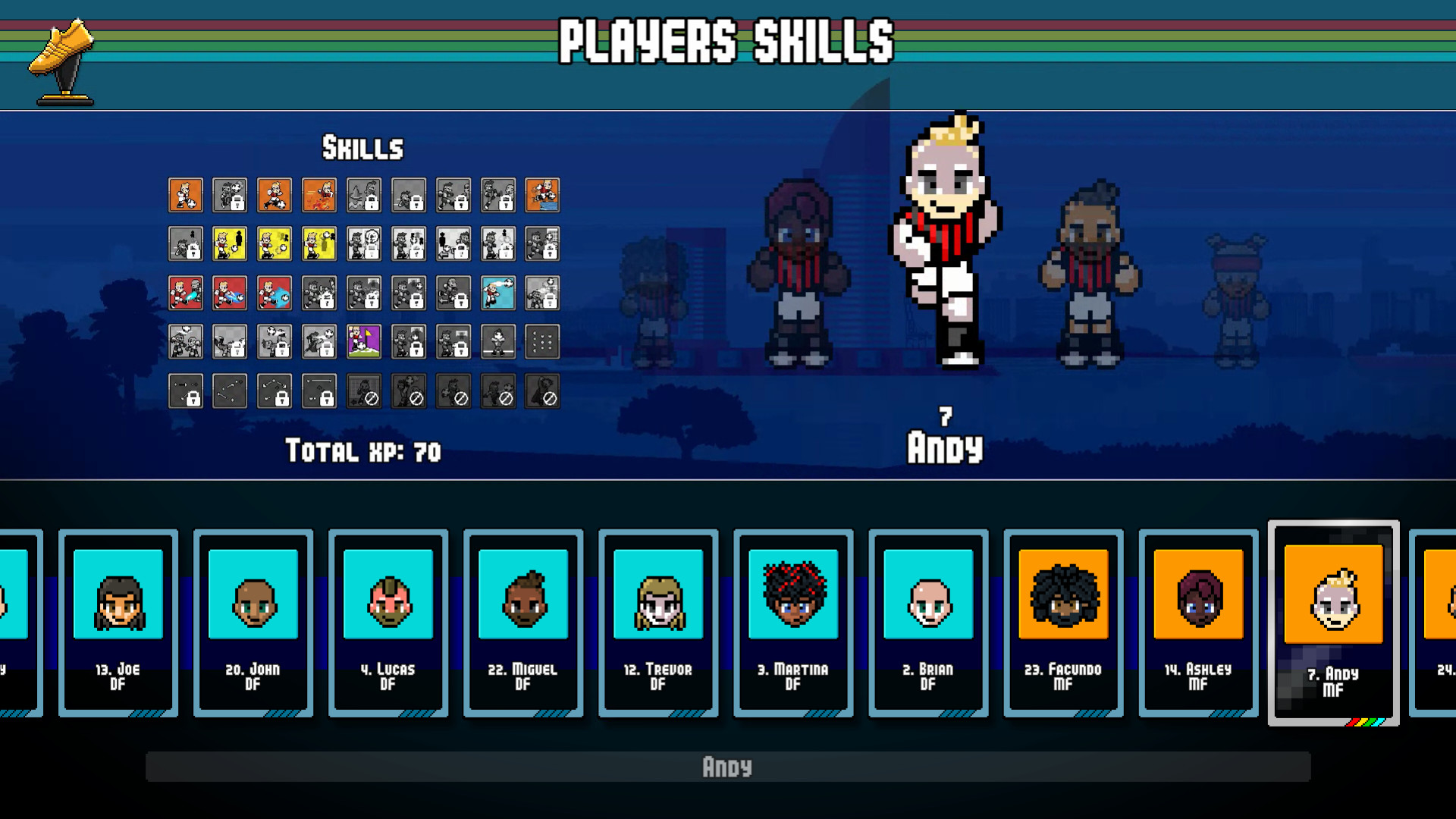Screen dimensions: 1456x819
Task: Open the purple corner flag skill
Action: 364,341
